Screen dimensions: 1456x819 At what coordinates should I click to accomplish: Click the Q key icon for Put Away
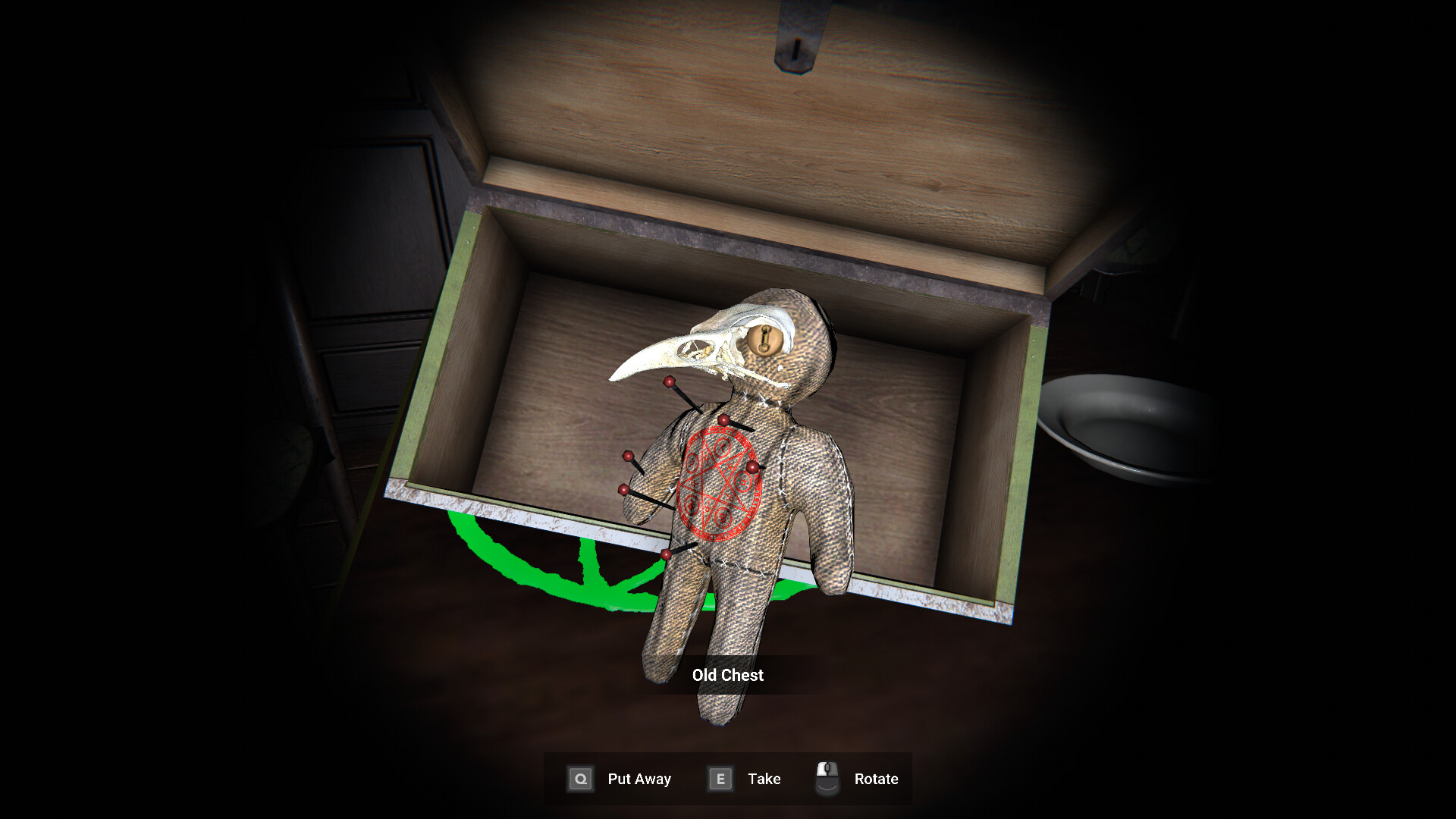[580, 778]
